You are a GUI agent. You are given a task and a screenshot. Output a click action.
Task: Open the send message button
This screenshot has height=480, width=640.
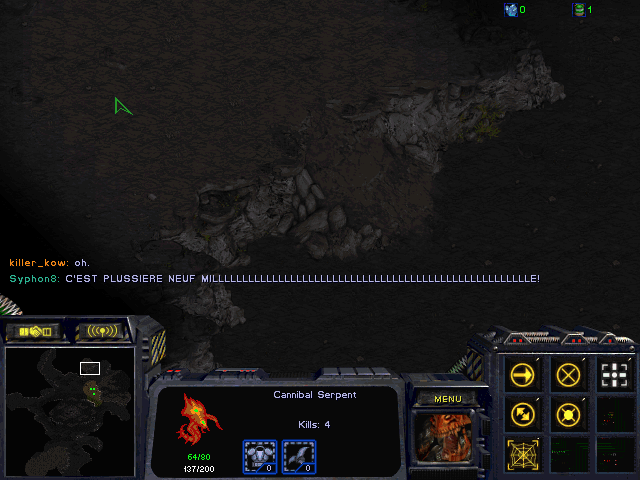[102, 331]
